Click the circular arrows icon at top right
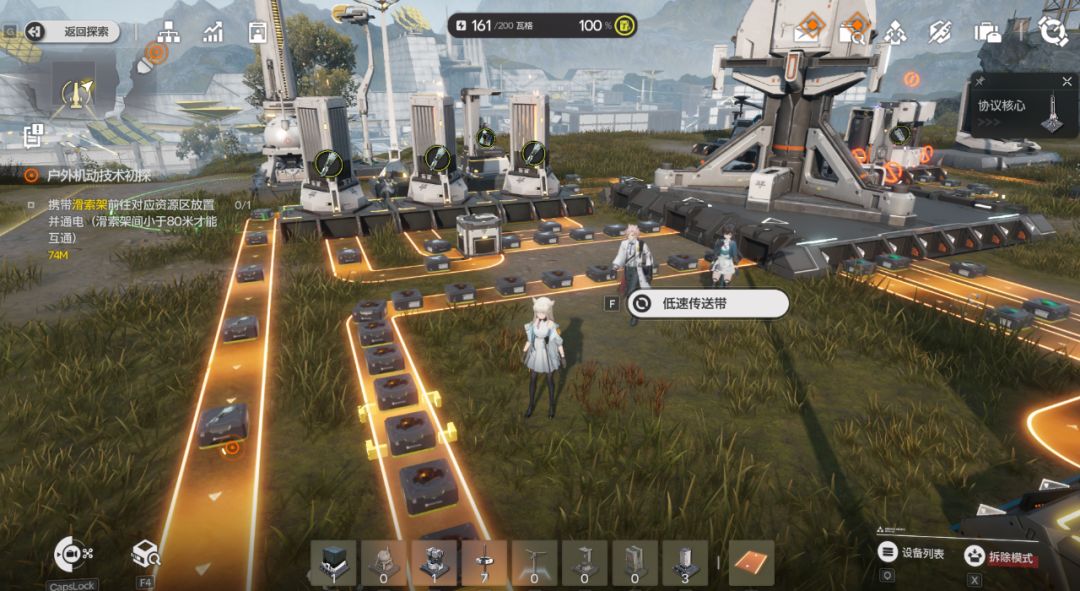The width and height of the screenshot is (1080, 591). 1053,31
